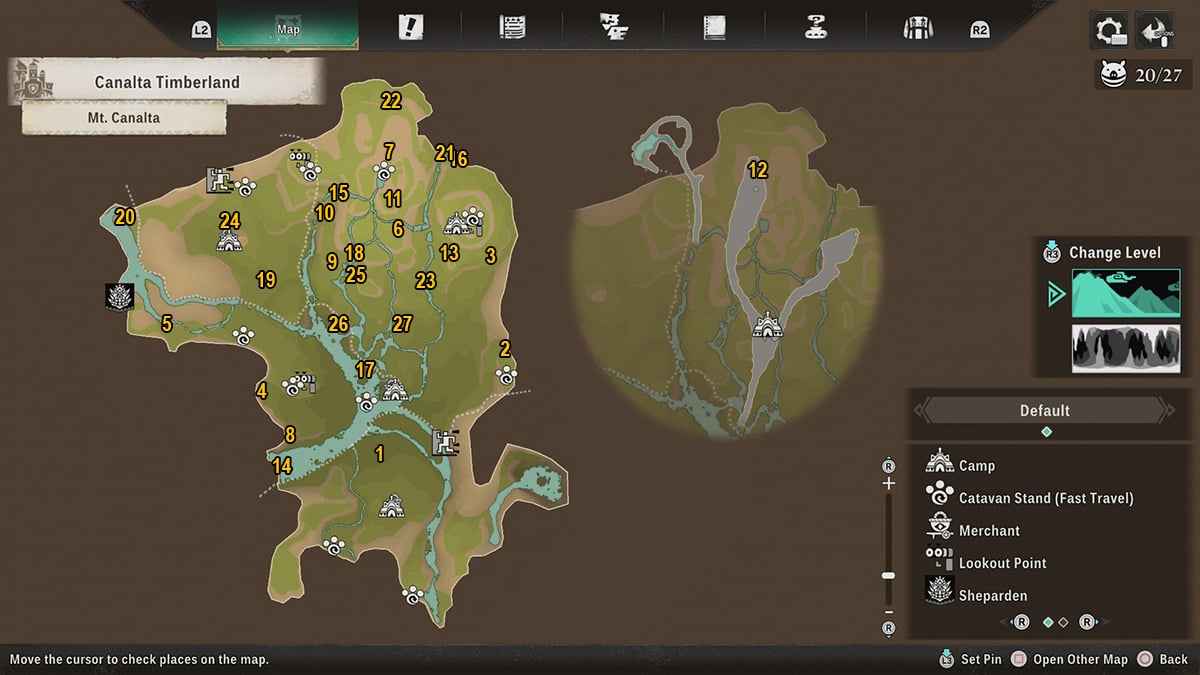
Task: Click the zoom slider handle
Action: click(888, 576)
